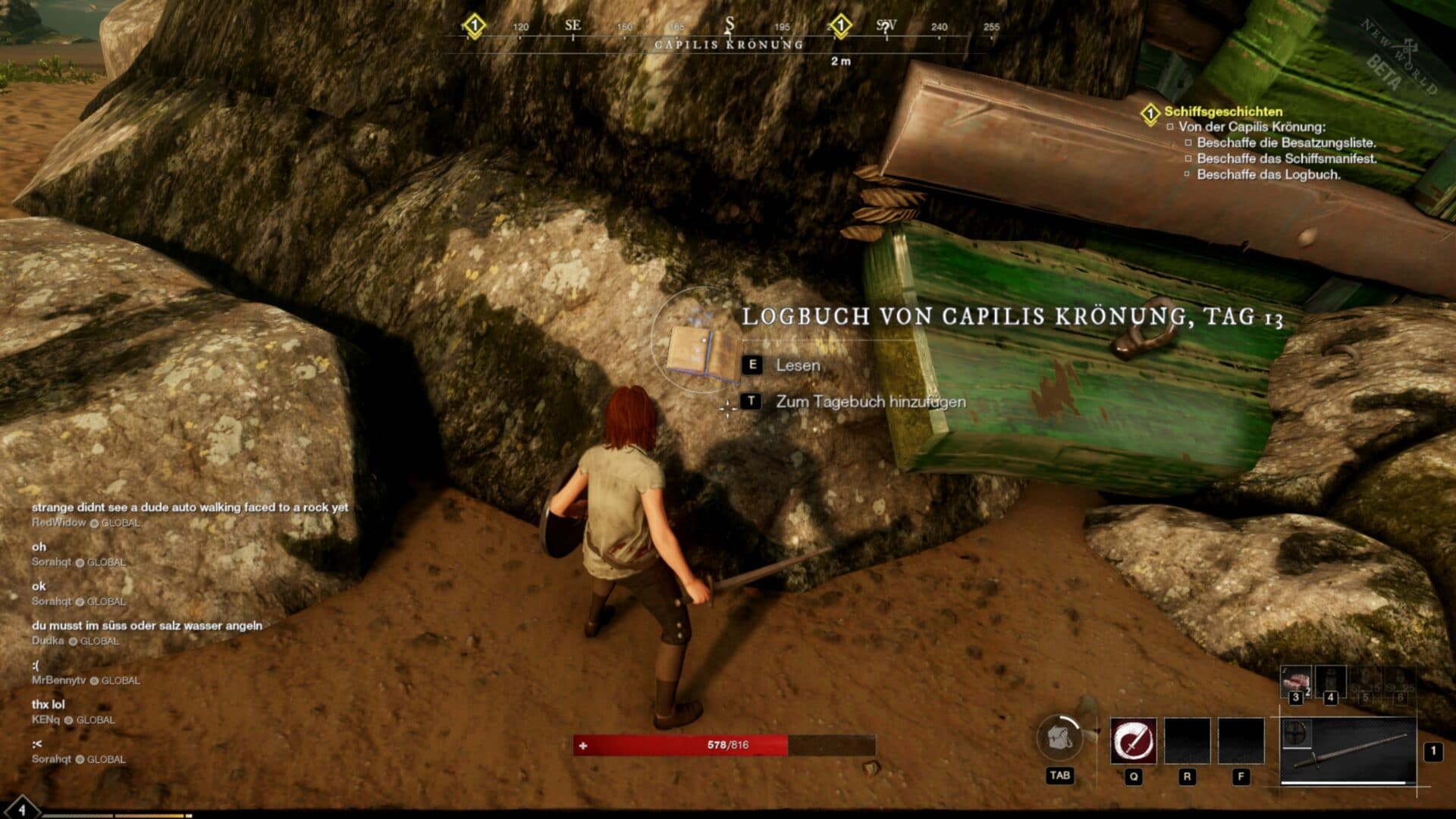Select the quest marker near SW on compass
1456x819 pixels.
840,26
